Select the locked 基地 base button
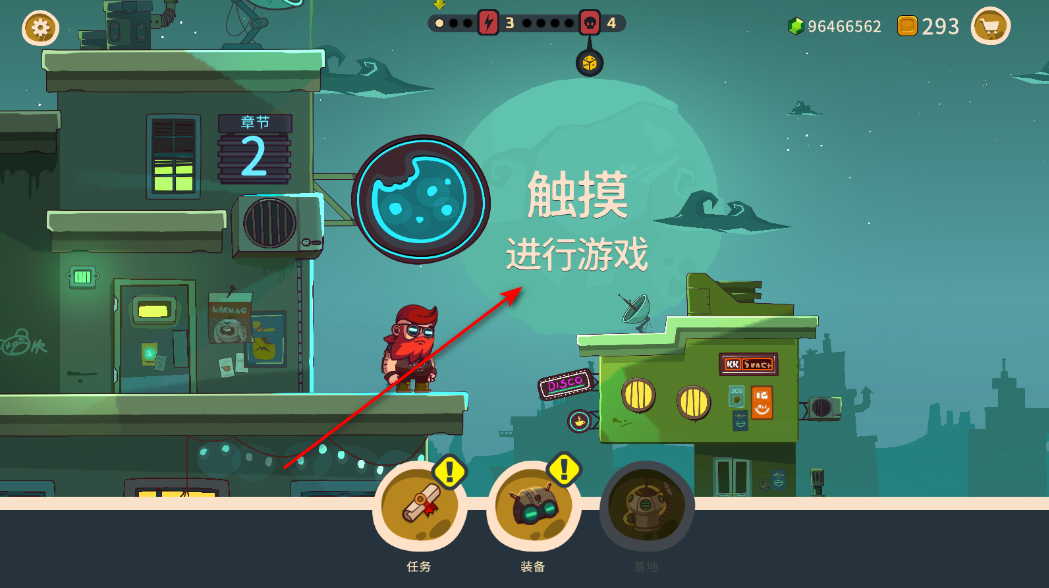 [x=646, y=507]
